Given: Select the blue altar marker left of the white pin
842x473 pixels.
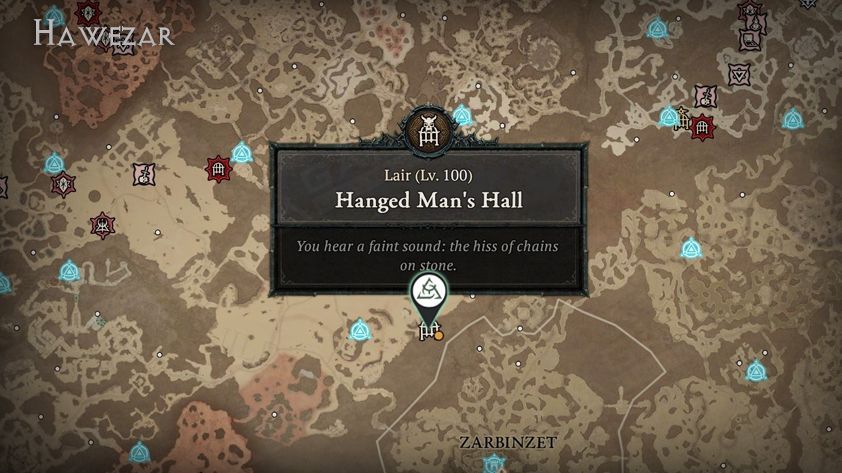Looking at the screenshot, I should click(360, 330).
